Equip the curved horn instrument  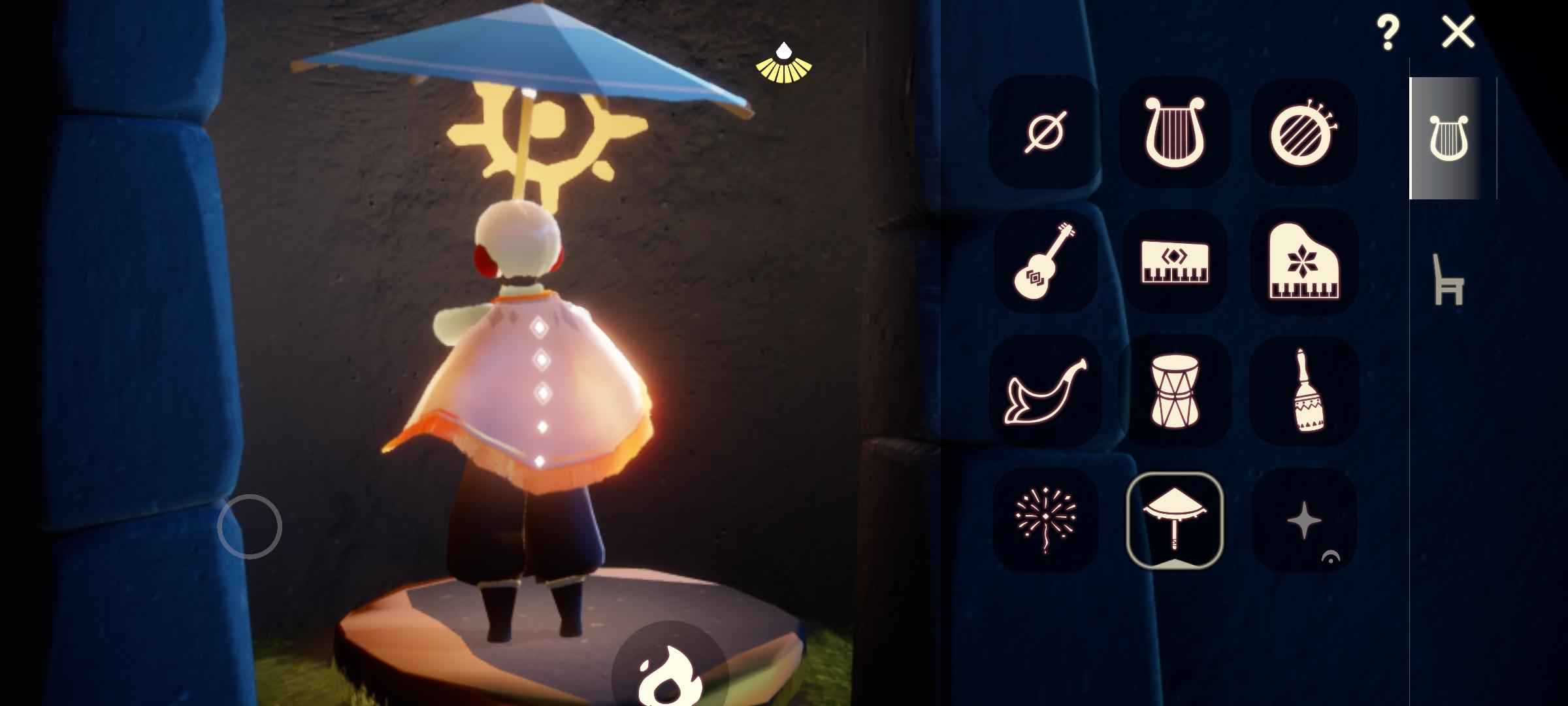1045,390
